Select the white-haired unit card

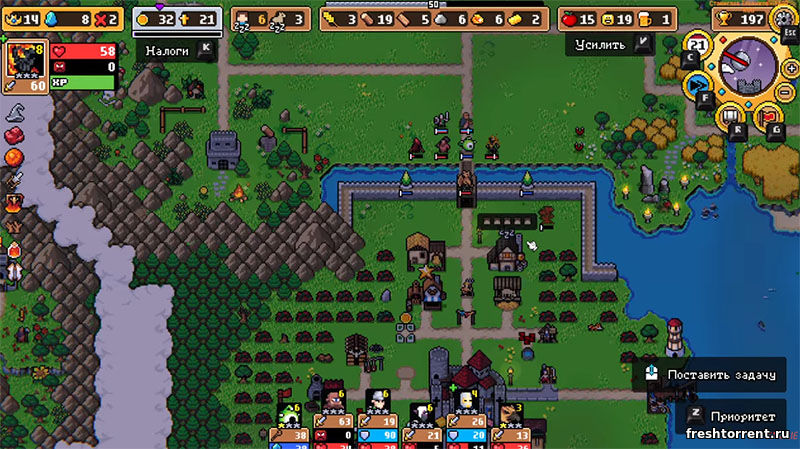pos(379,402)
